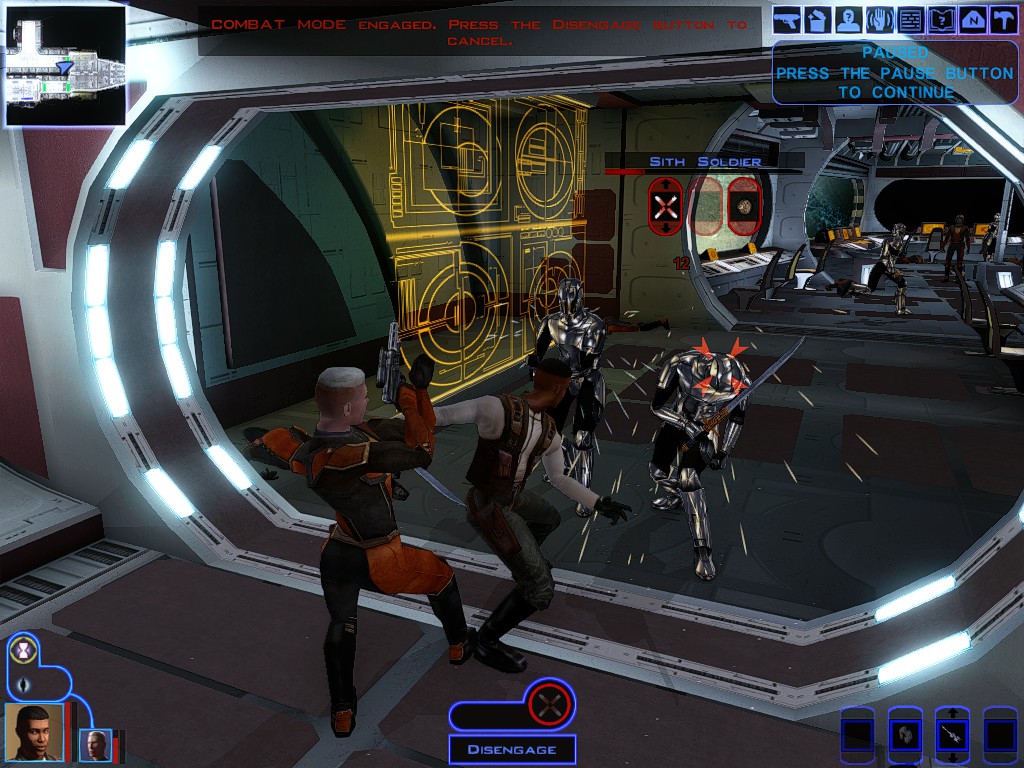Viewport: 1024px width, 768px height.
Task: Select the quick-slot holding the rifle item
Action: 952,736
